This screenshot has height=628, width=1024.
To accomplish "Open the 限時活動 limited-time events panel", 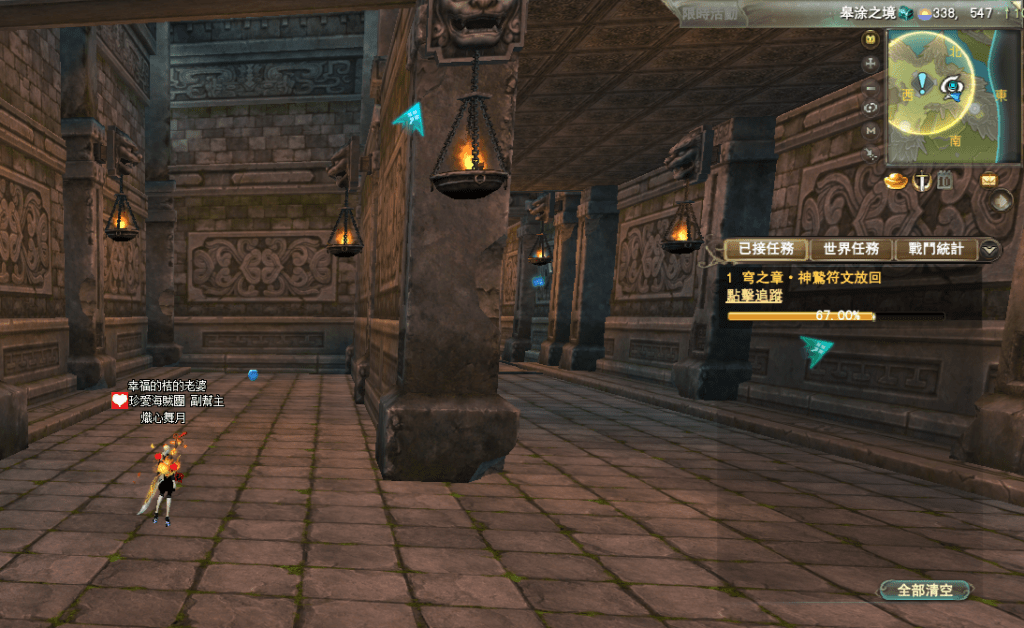I will tap(710, 13).
